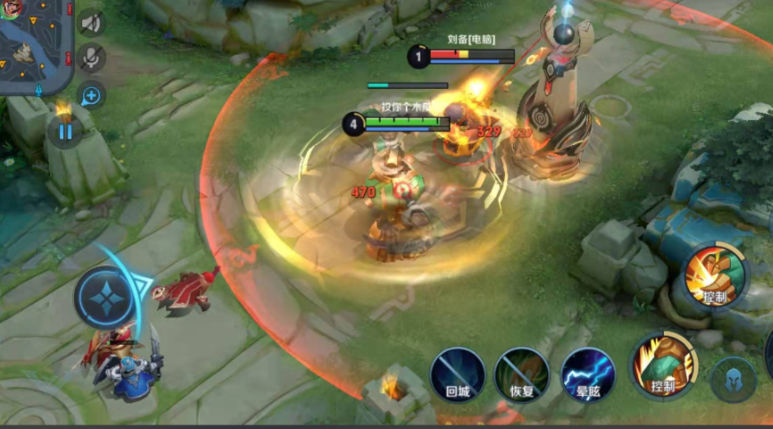
Task: Click the blue pause button
Action: click(x=65, y=130)
